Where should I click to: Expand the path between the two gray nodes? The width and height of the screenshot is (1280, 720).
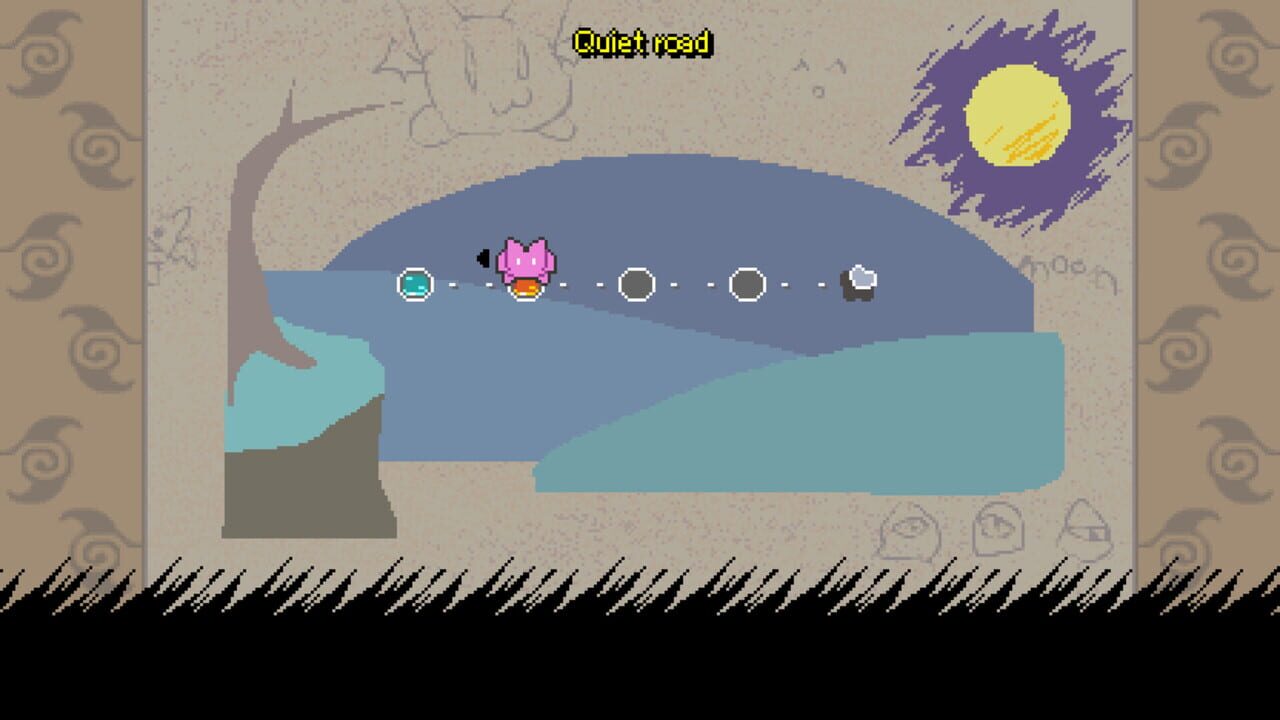[x=692, y=284]
